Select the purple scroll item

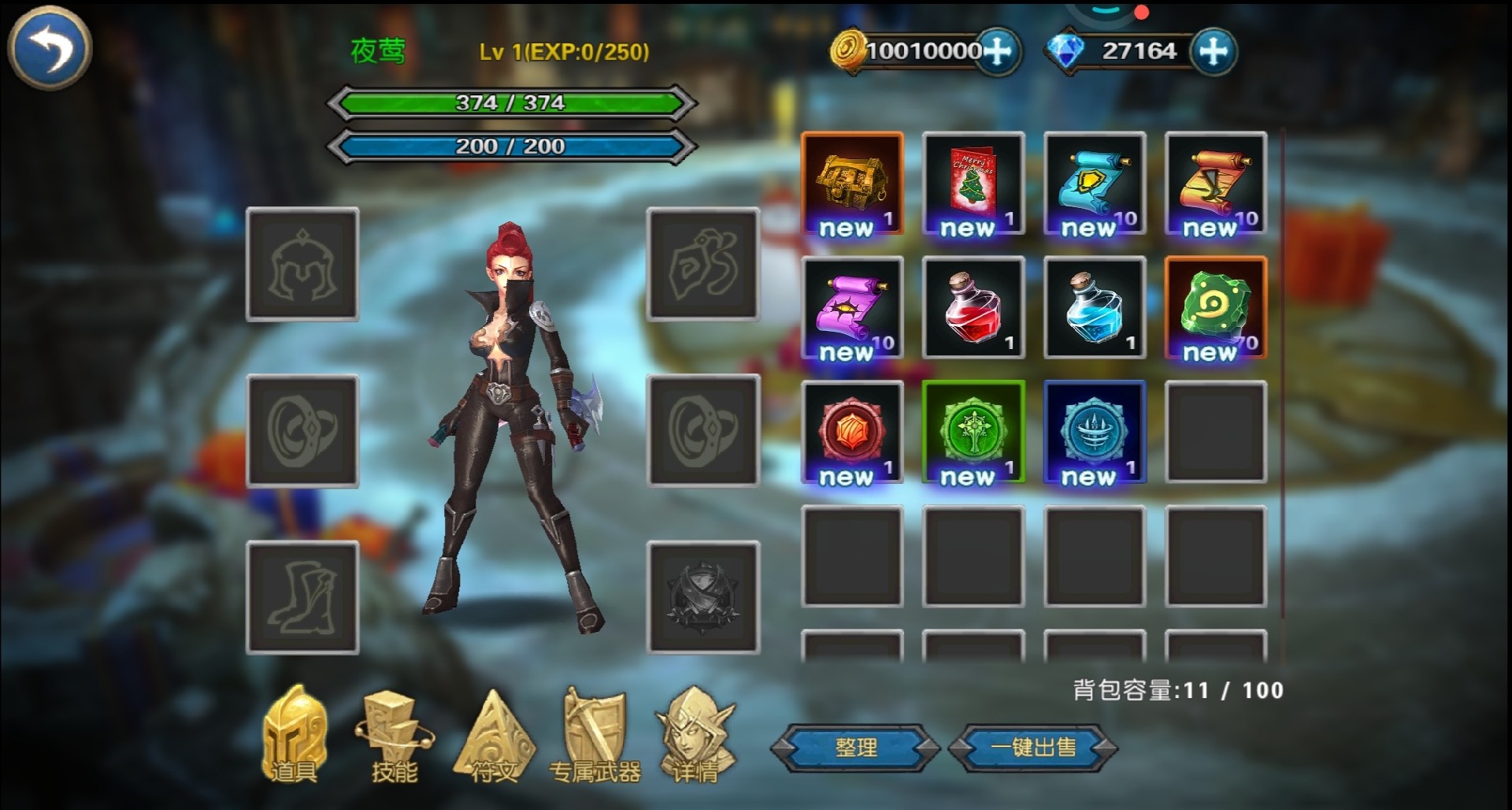point(852,308)
